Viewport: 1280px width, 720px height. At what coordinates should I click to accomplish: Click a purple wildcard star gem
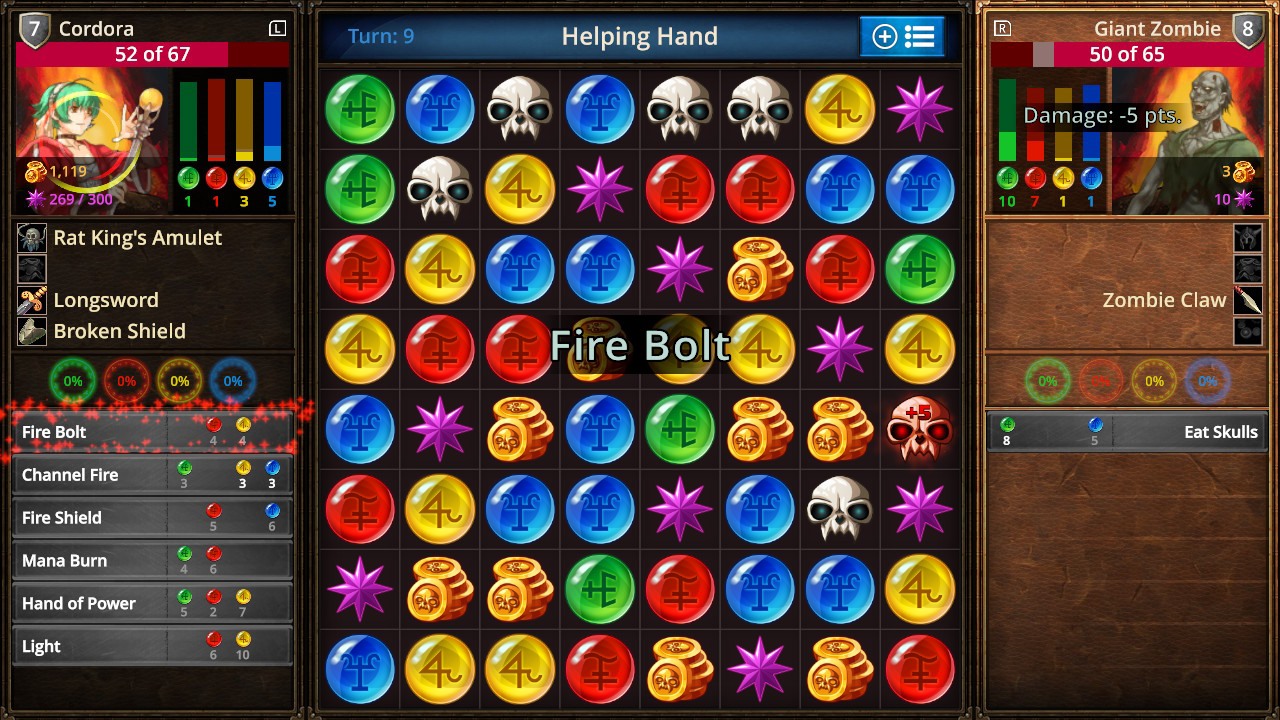pyautogui.click(x=919, y=108)
